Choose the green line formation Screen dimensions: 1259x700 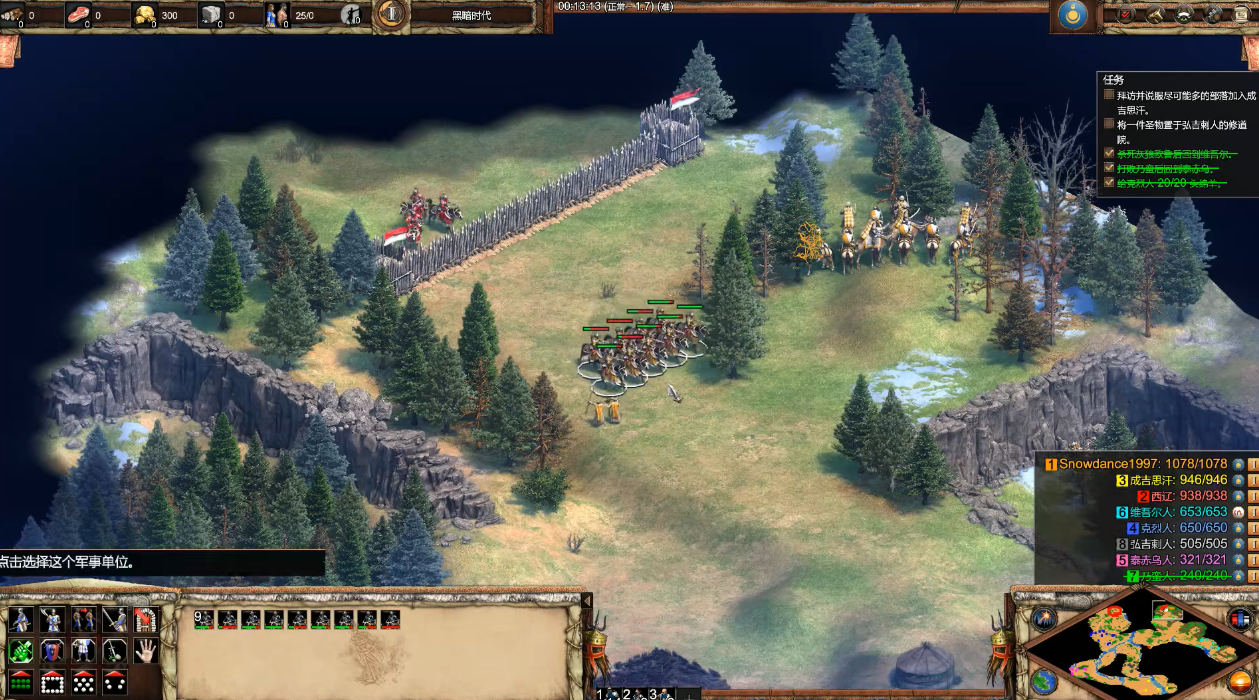(x=21, y=682)
